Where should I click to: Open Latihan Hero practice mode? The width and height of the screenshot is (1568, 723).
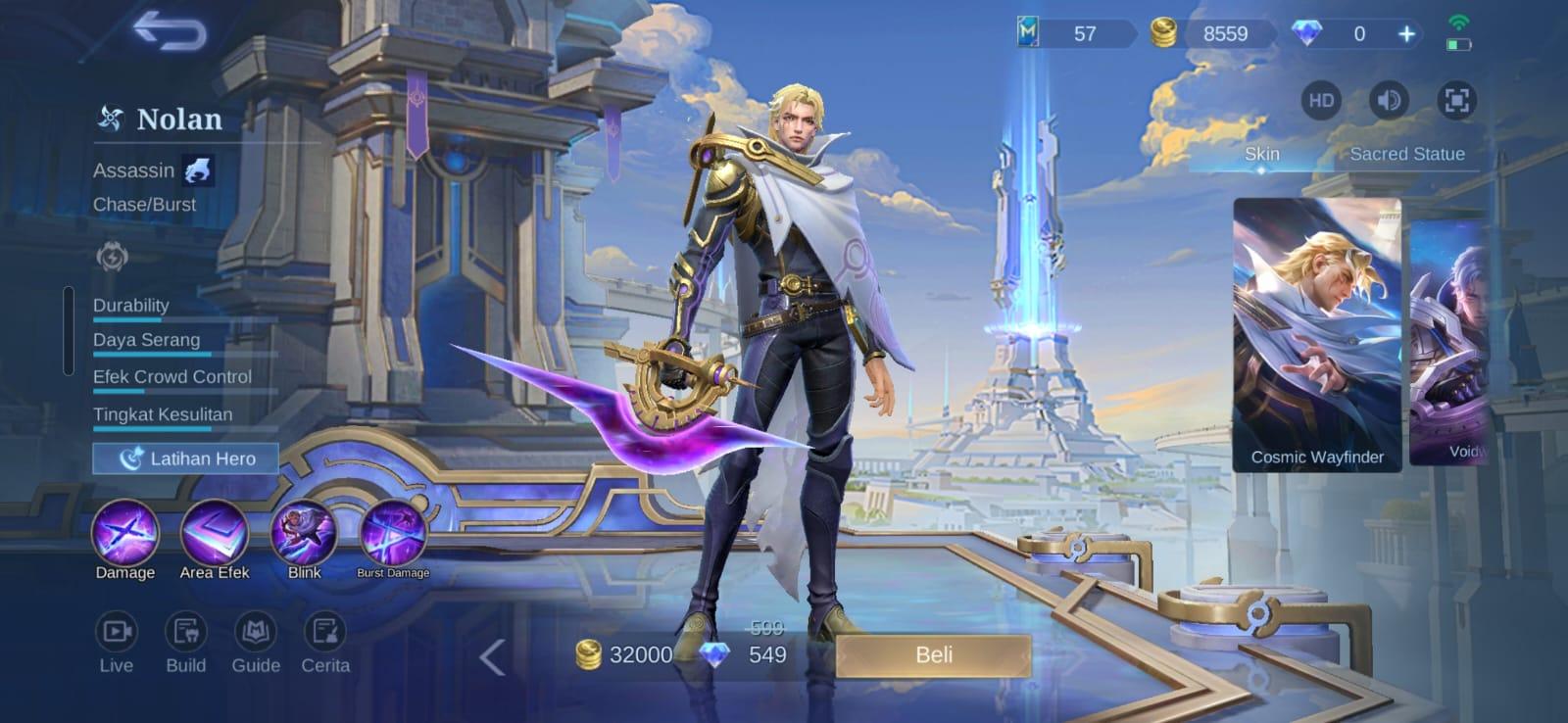click(x=184, y=458)
